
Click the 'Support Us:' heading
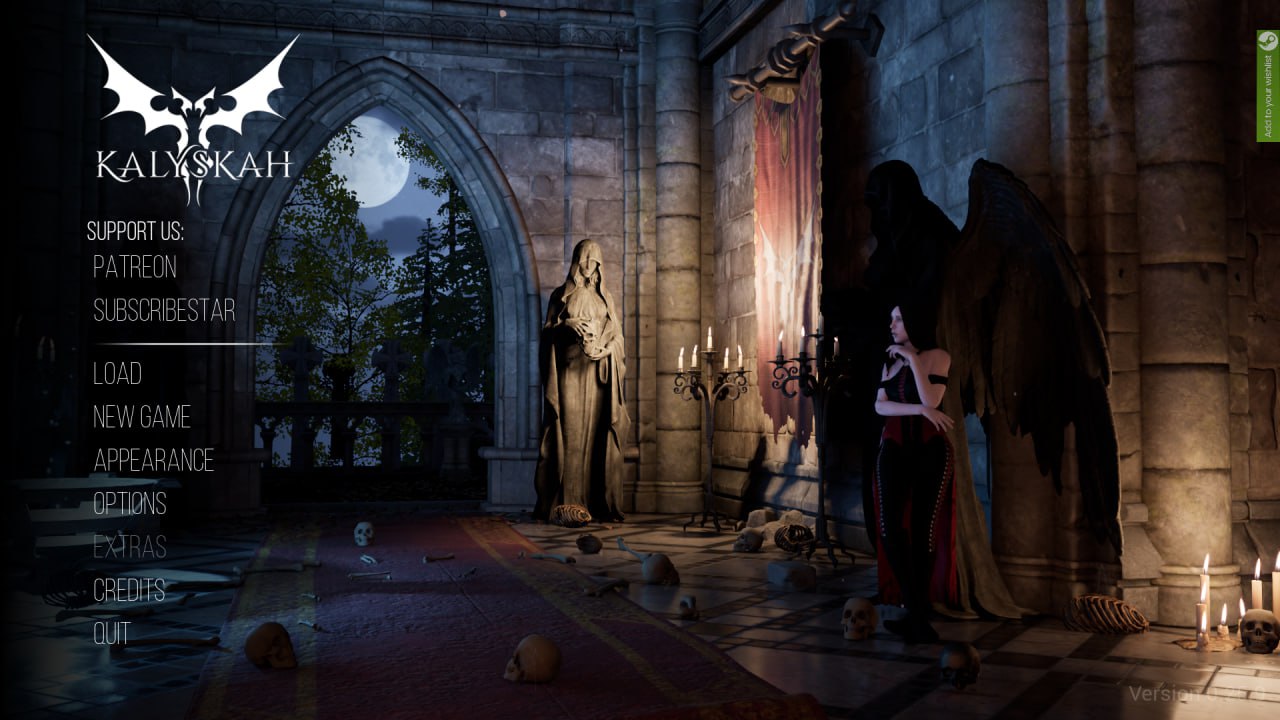134,231
